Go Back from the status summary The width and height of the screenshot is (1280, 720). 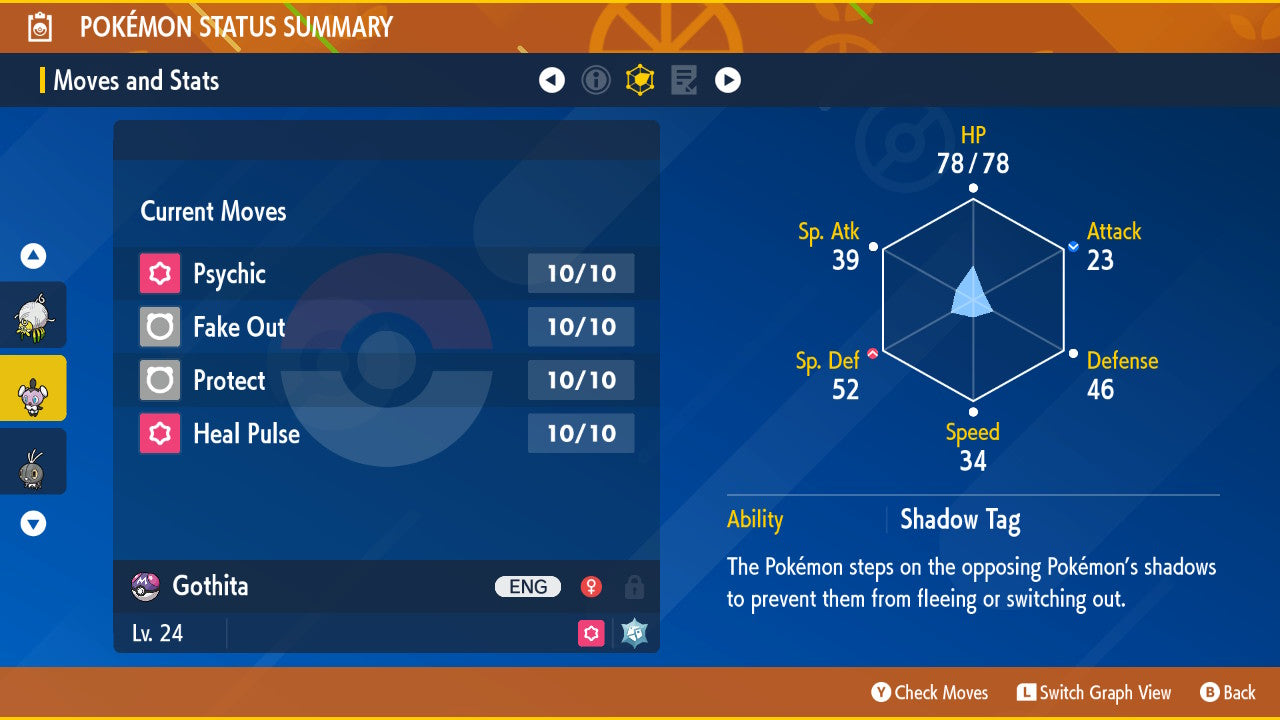click(x=1228, y=693)
